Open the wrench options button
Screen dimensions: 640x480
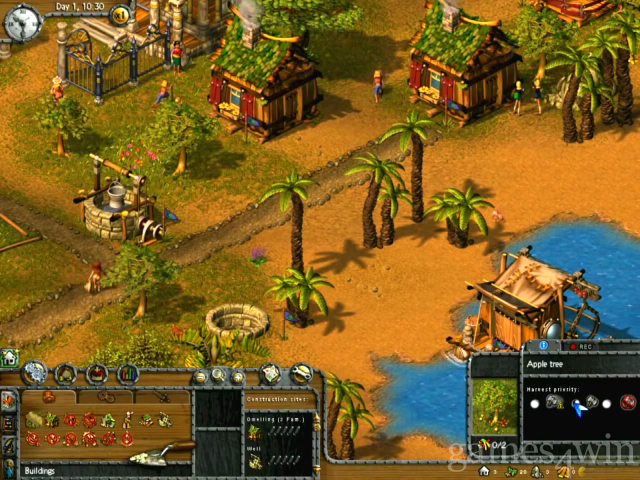300,374
